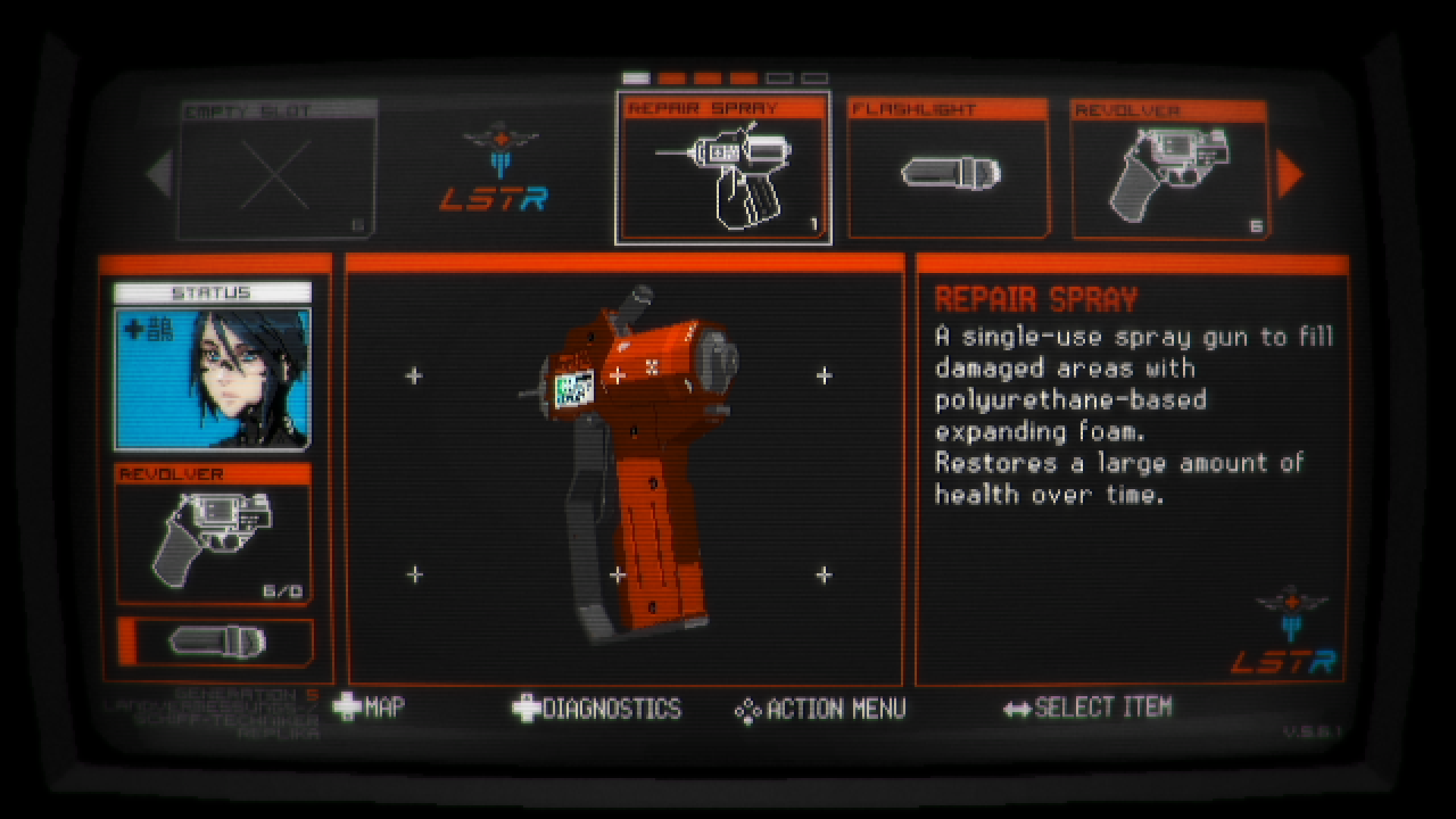Select the Repair Spray item slot
Screen dimensions: 1456x819
pyautogui.click(x=724, y=167)
